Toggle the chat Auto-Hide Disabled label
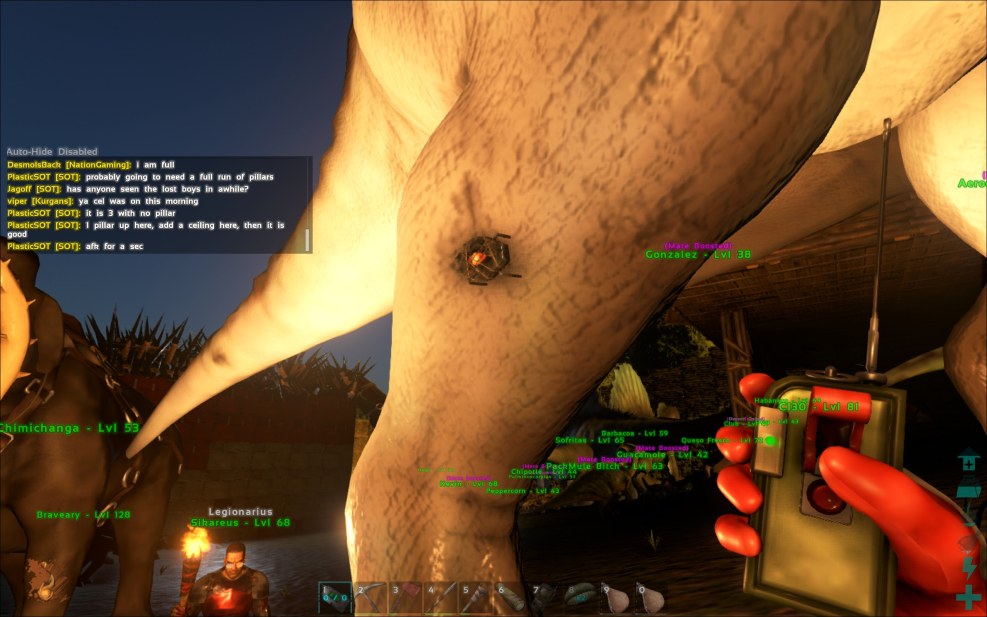This screenshot has height=617, width=987. [52, 151]
